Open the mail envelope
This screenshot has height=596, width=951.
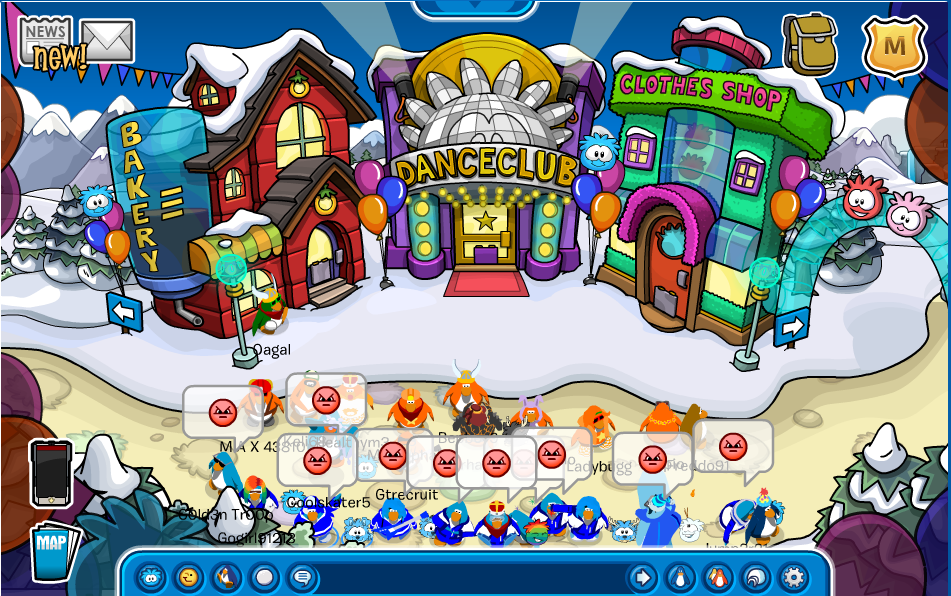point(107,40)
